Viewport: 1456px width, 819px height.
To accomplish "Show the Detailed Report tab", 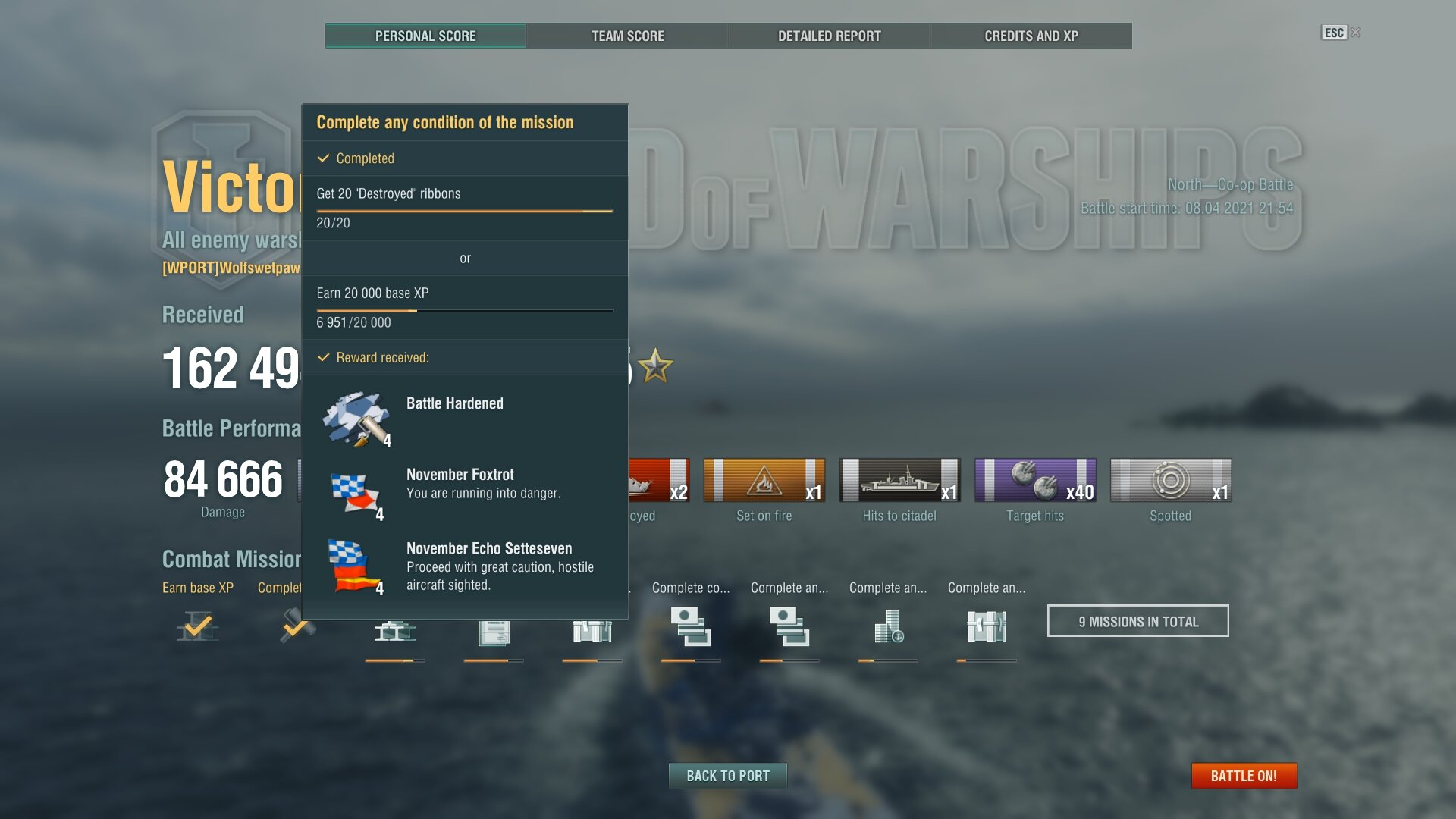I will [x=829, y=36].
